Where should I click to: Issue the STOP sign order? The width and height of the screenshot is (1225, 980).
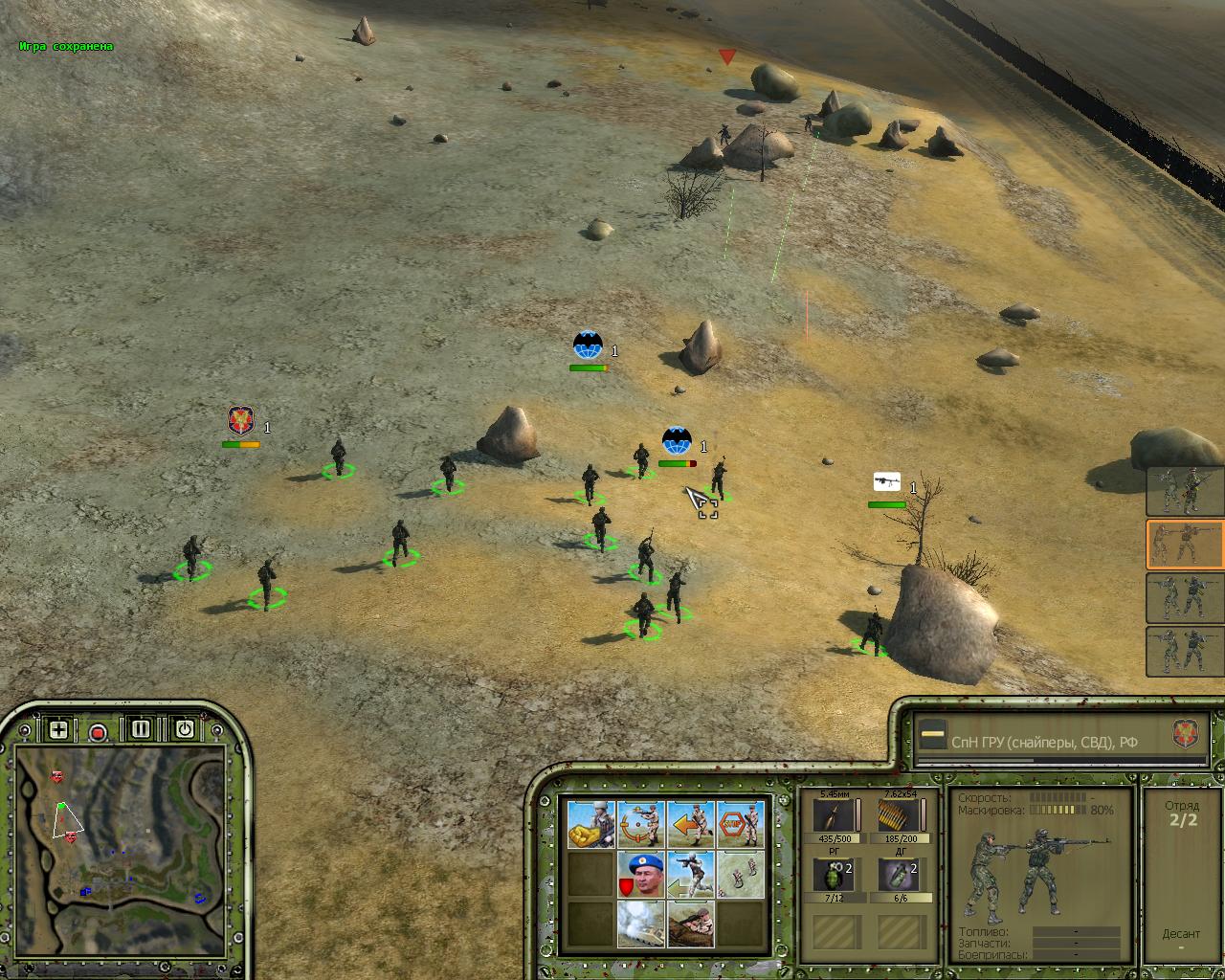tap(741, 824)
